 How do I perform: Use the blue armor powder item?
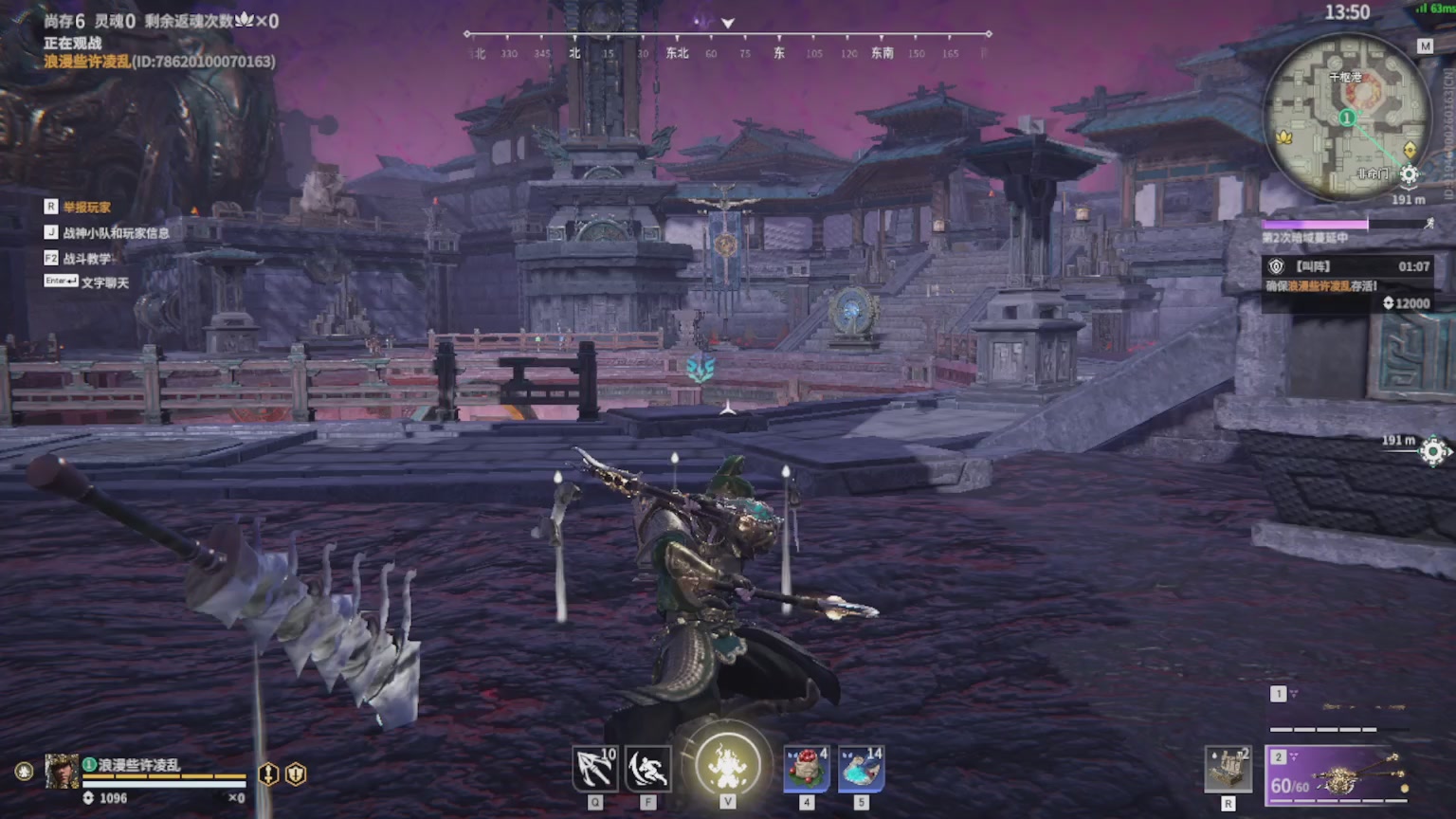[861, 769]
